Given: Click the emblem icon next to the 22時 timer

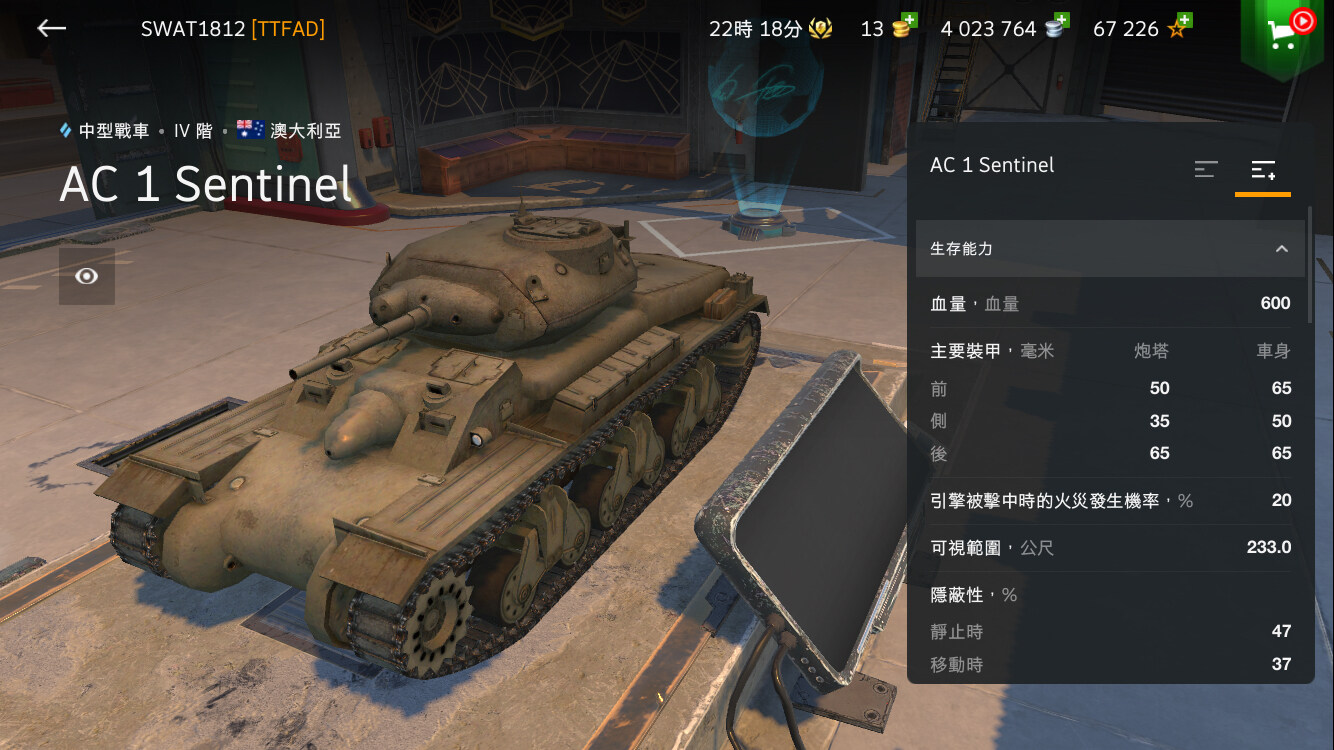Looking at the screenshot, I should pos(821,28).
